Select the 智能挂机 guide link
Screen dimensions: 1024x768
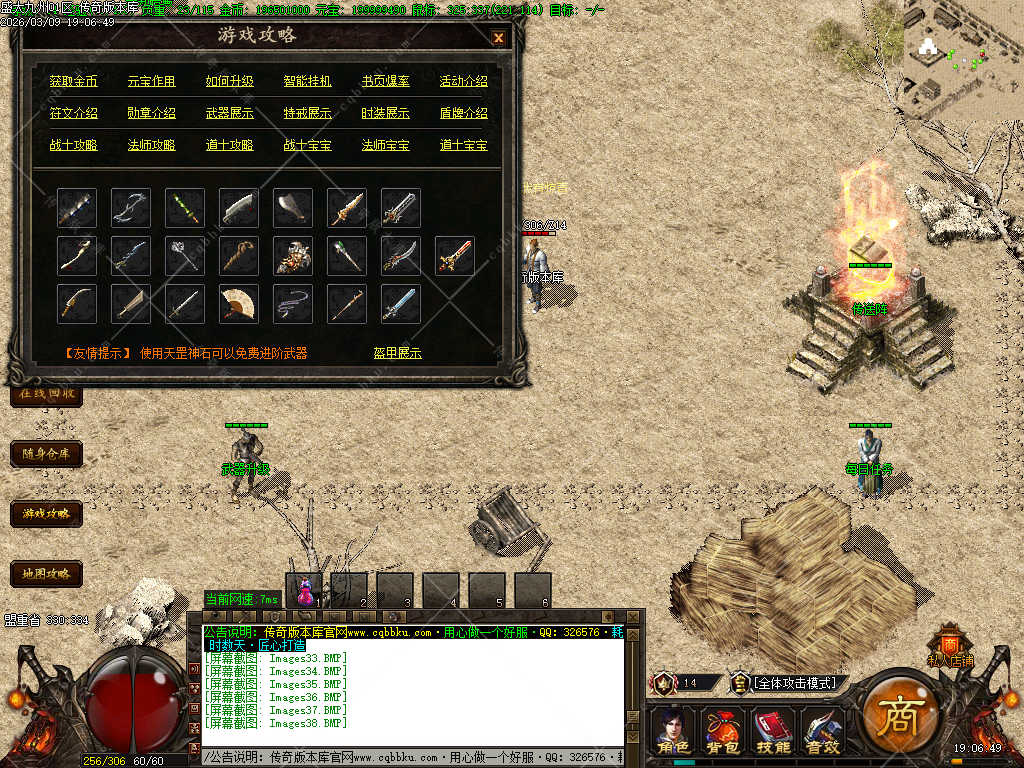308,81
